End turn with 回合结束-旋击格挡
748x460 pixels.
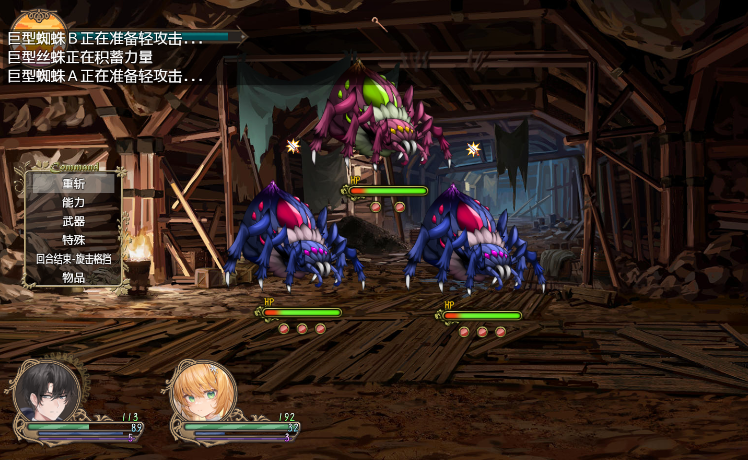pyautogui.click(x=74, y=258)
